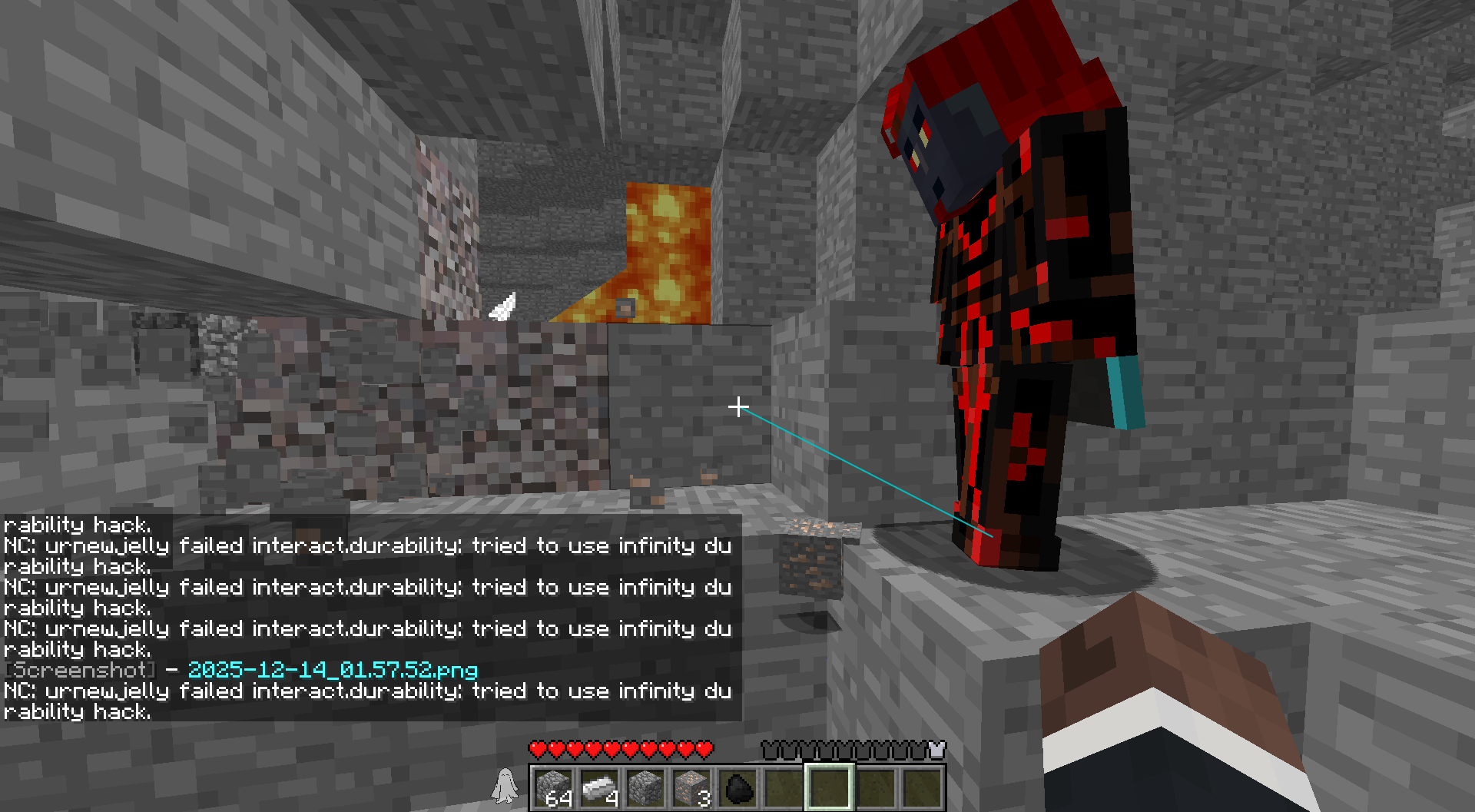Viewport: 1475px width, 812px height.
Task: Choose the single cobblestone block slot
Action: (x=645, y=788)
